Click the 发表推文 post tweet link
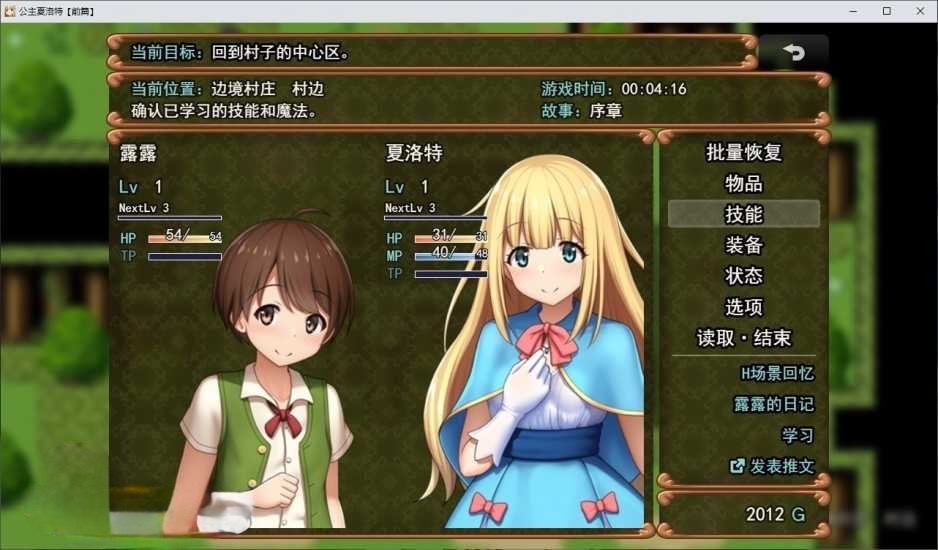Image resolution: width=938 pixels, height=550 pixels. click(772, 466)
